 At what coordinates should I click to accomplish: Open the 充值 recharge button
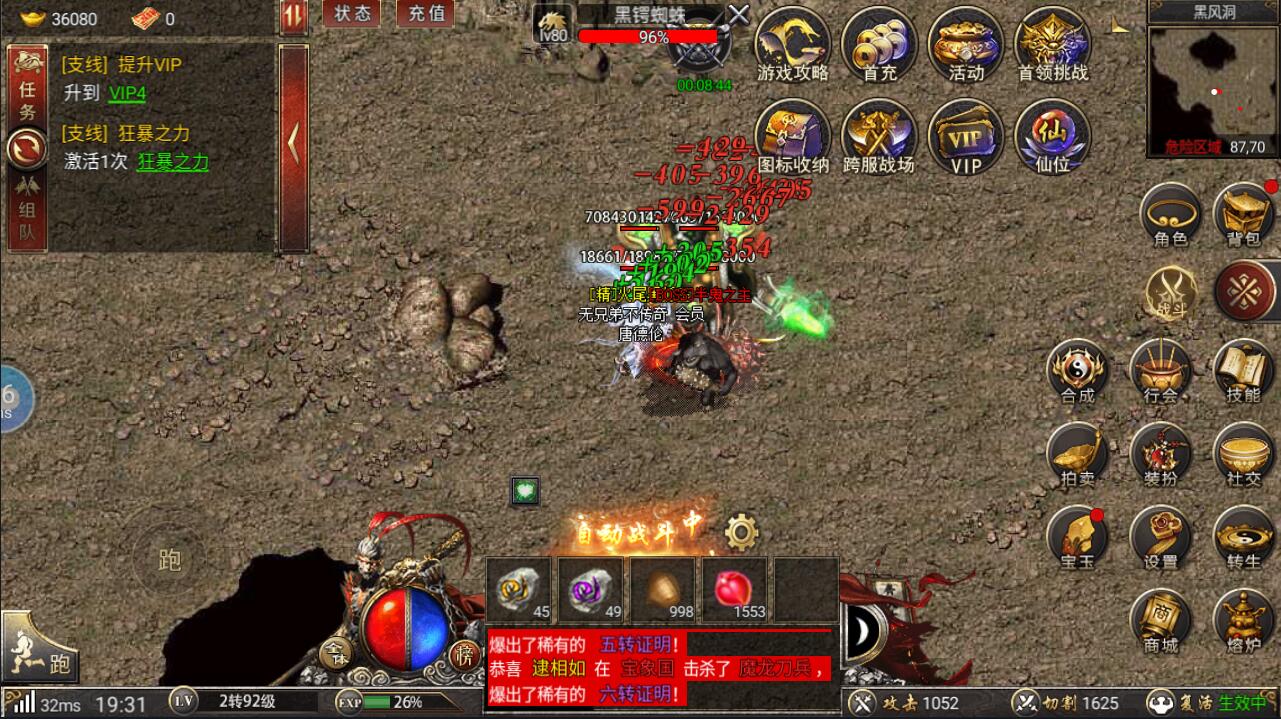[426, 14]
